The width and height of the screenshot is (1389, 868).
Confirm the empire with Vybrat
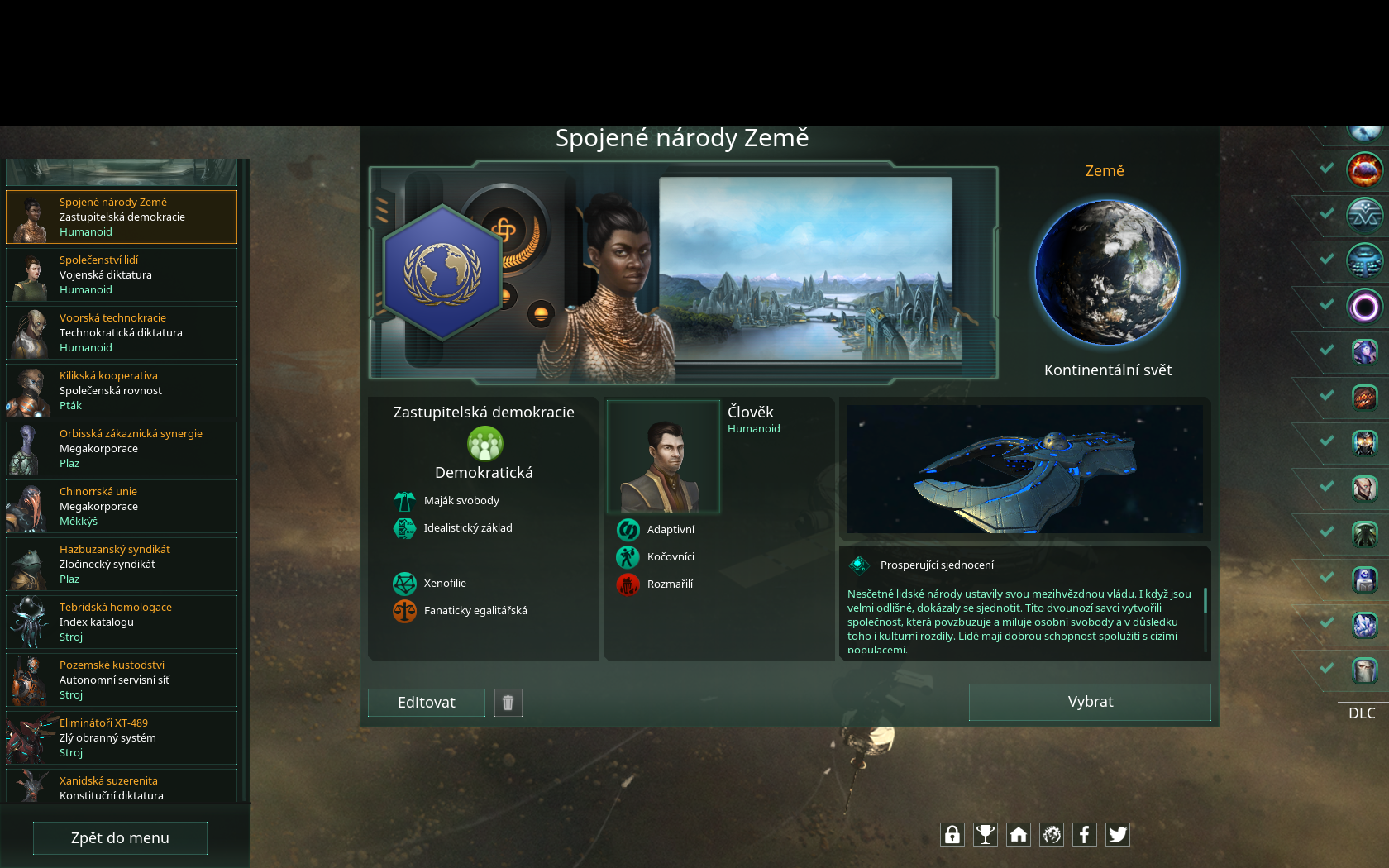[1090, 702]
